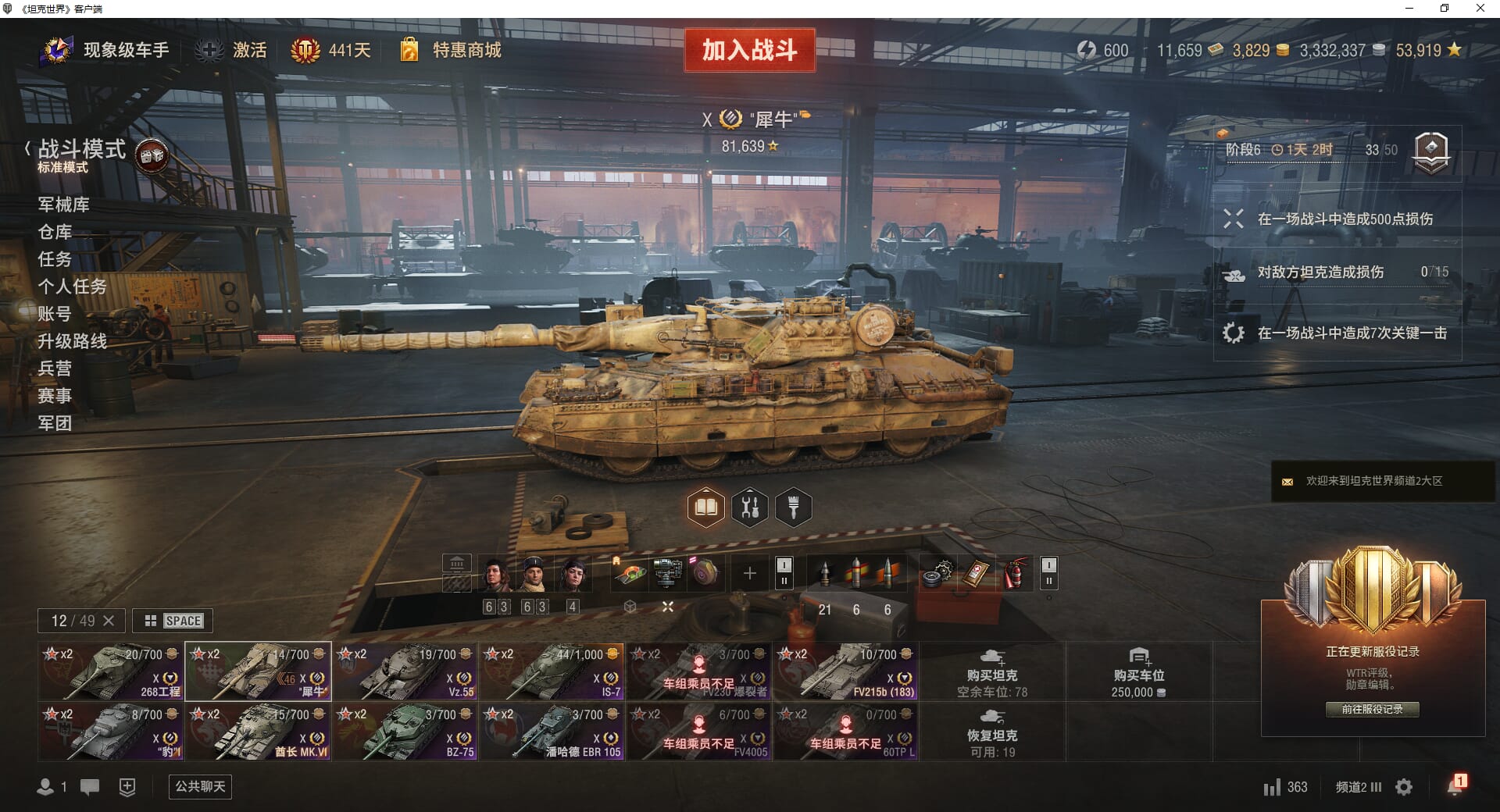The width and height of the screenshot is (1500, 812).
Task: Show the 升级路线 tech tree
Action: (x=72, y=341)
